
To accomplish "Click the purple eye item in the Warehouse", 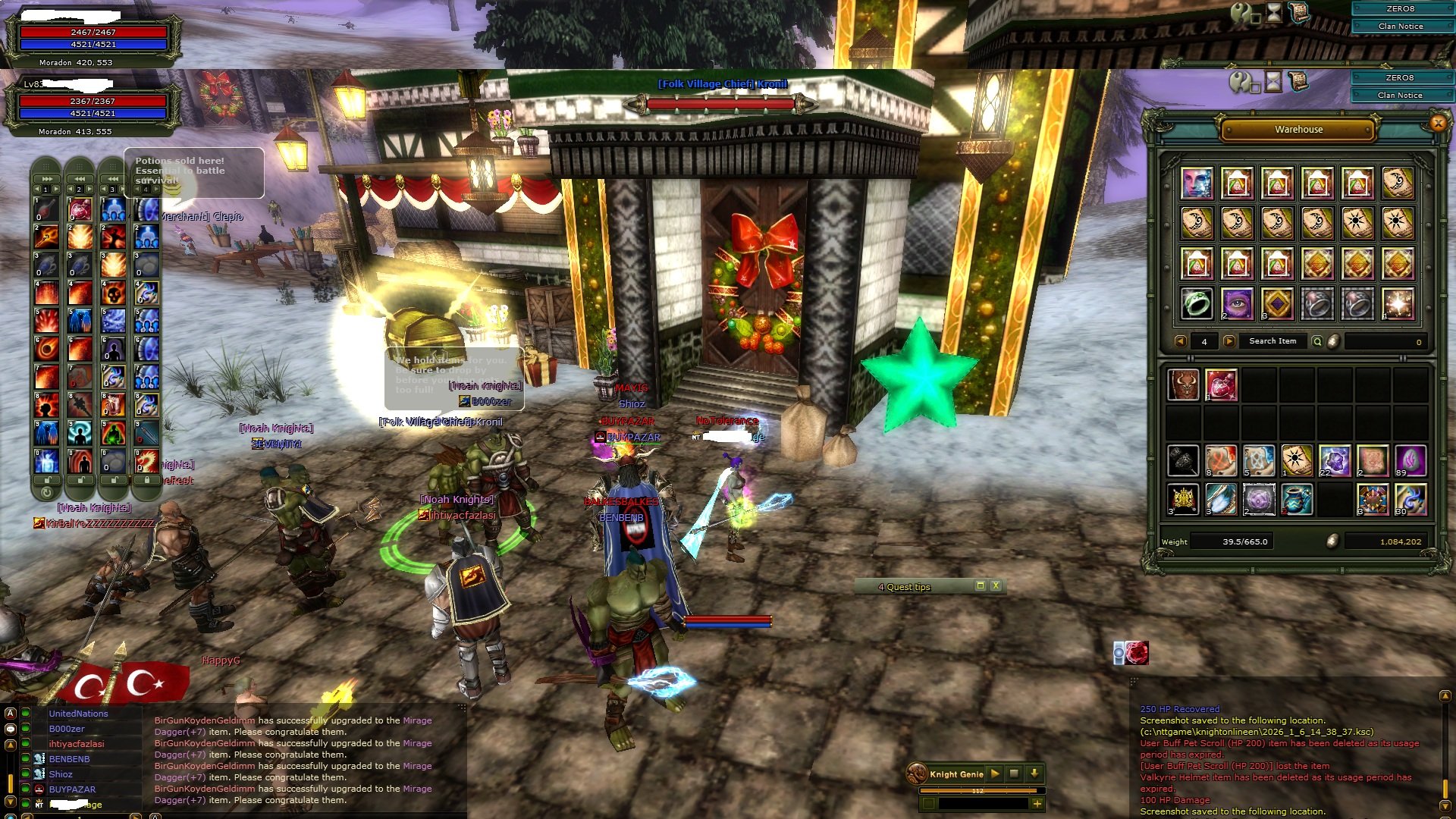I will tap(1237, 306).
